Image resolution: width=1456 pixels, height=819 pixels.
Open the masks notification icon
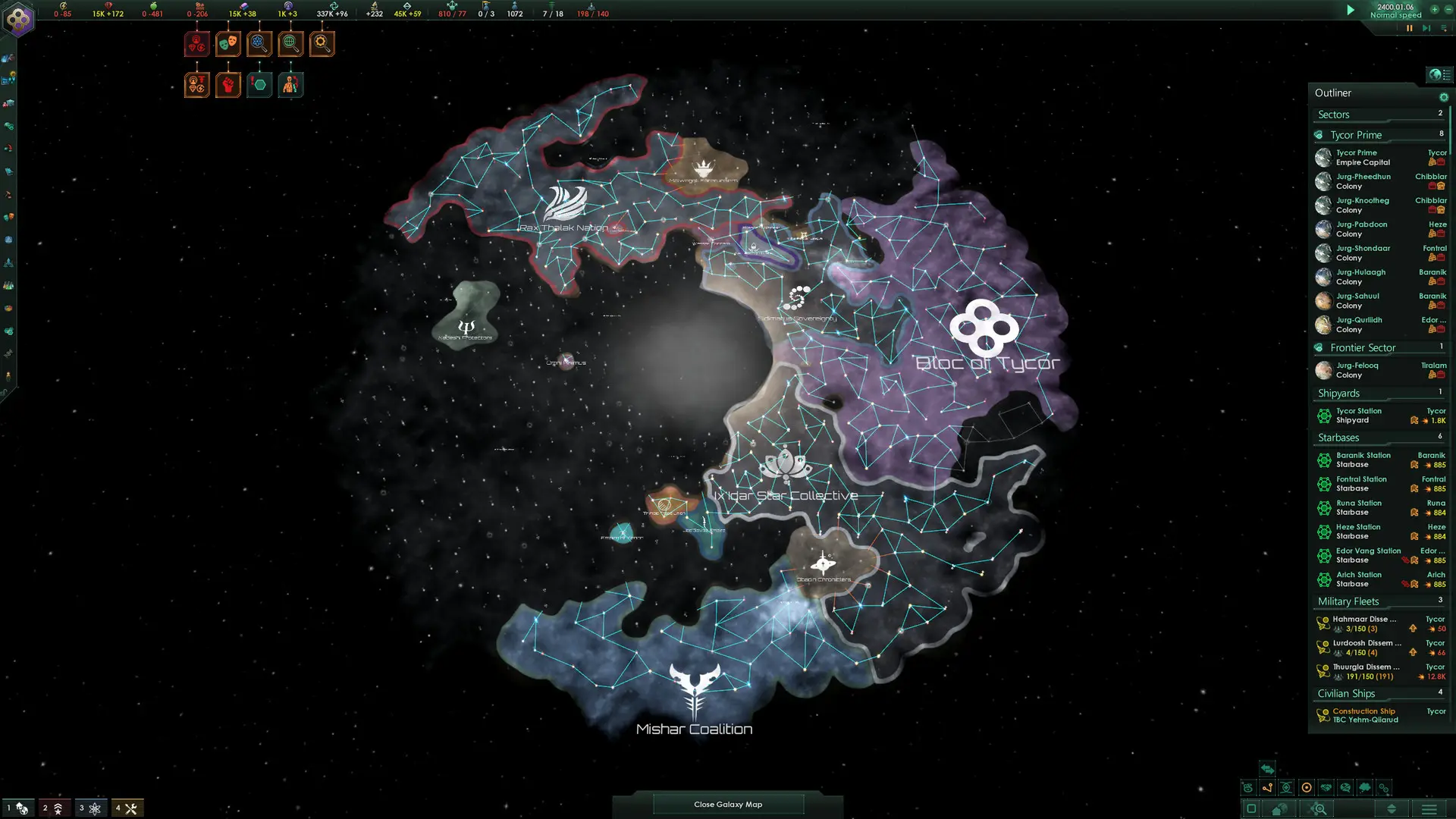228,43
